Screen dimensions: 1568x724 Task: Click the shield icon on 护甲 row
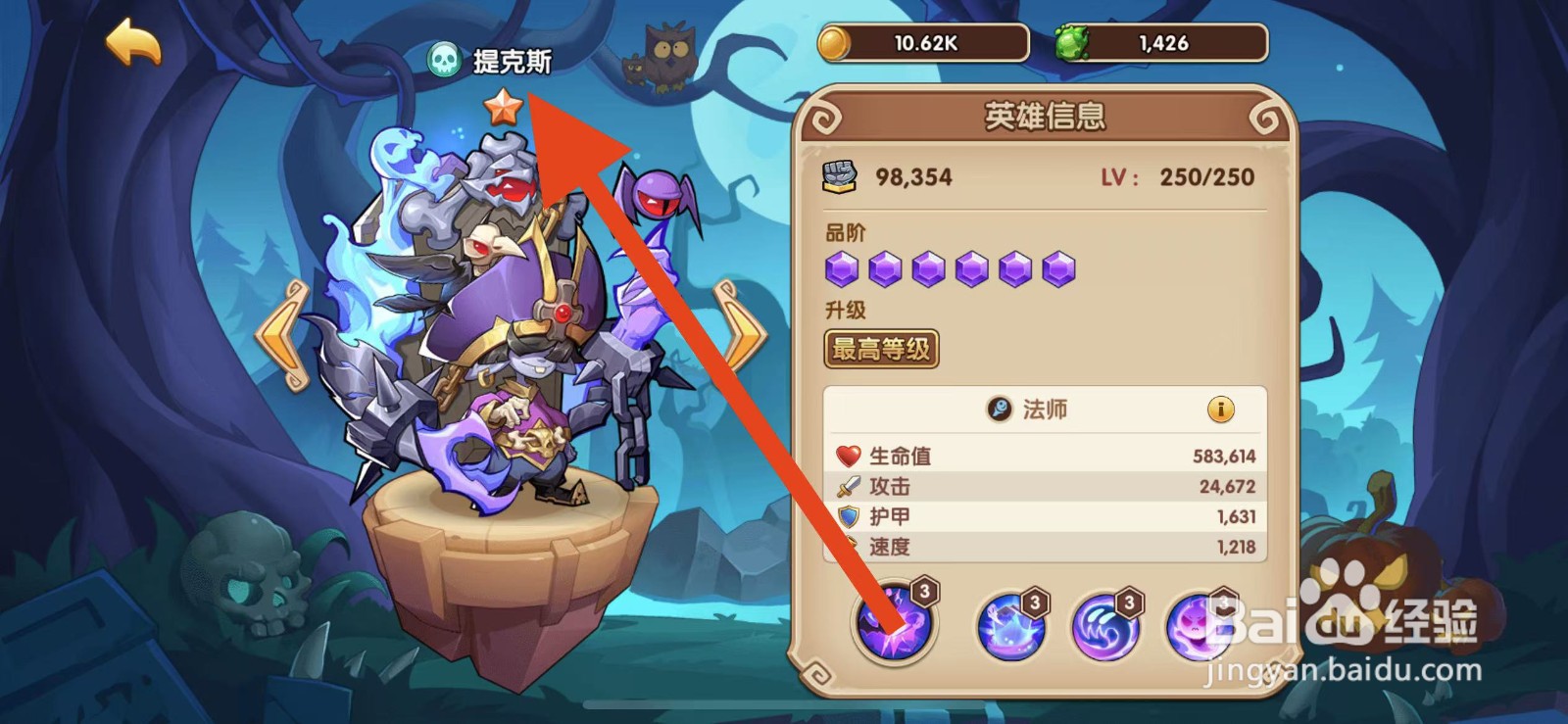coord(848,516)
